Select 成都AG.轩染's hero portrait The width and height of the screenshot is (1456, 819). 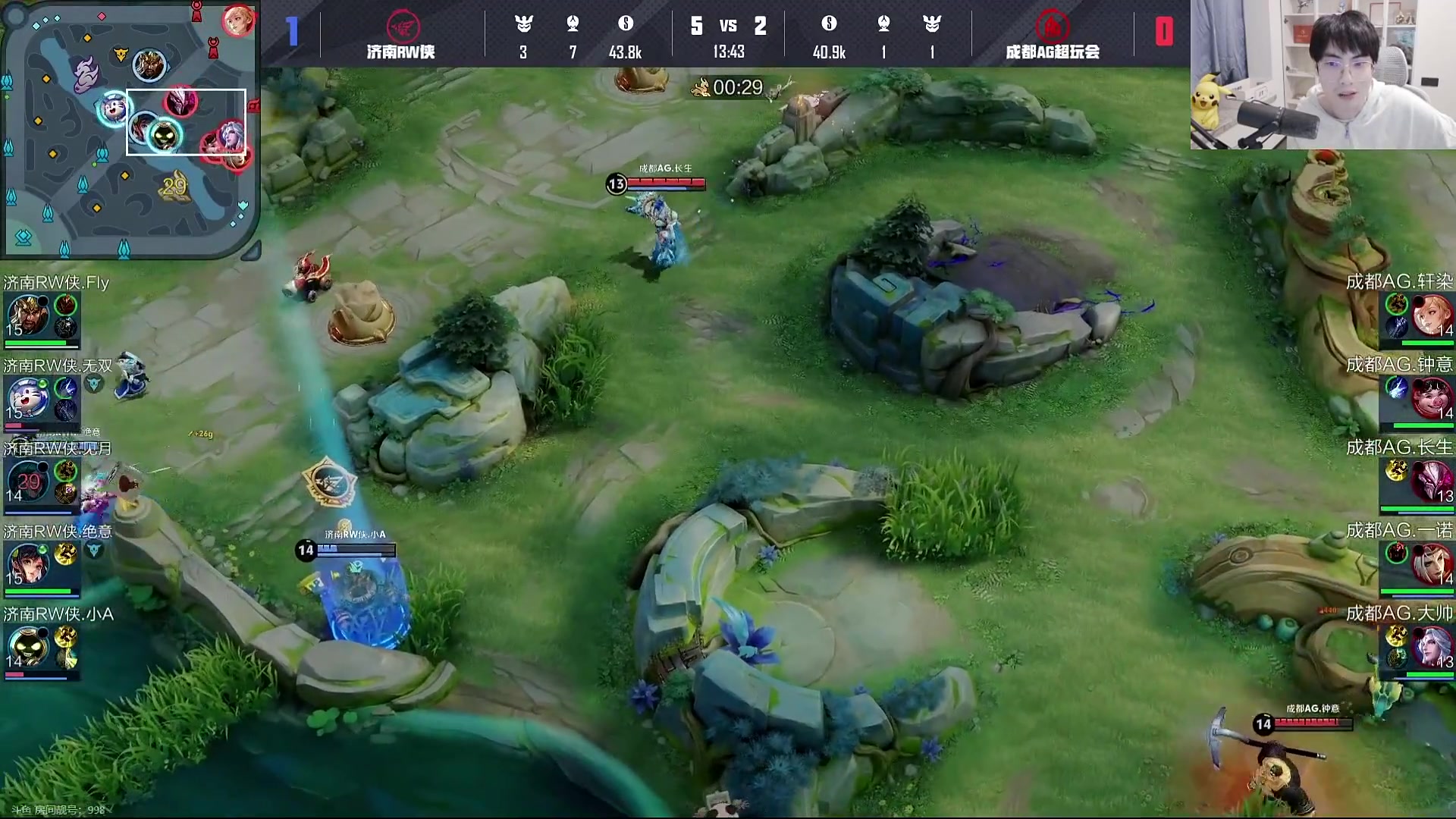(x=1431, y=315)
